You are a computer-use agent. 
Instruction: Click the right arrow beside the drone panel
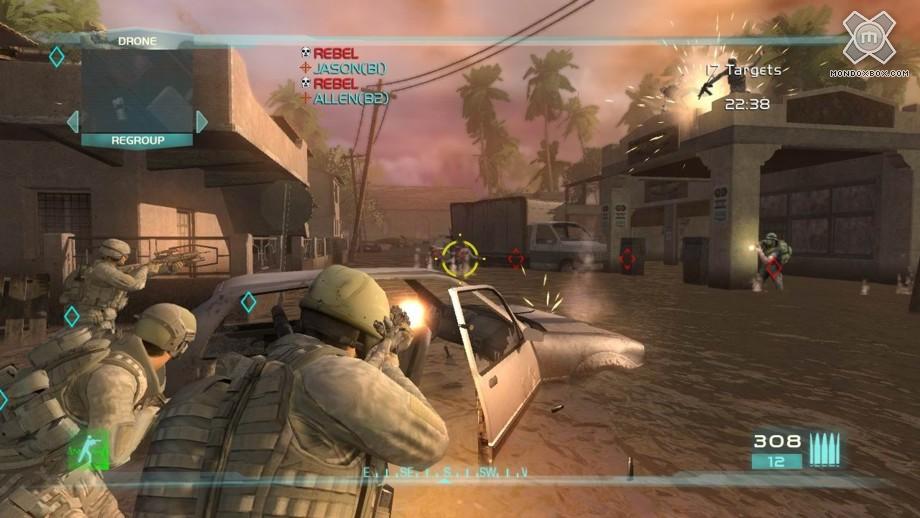point(202,122)
